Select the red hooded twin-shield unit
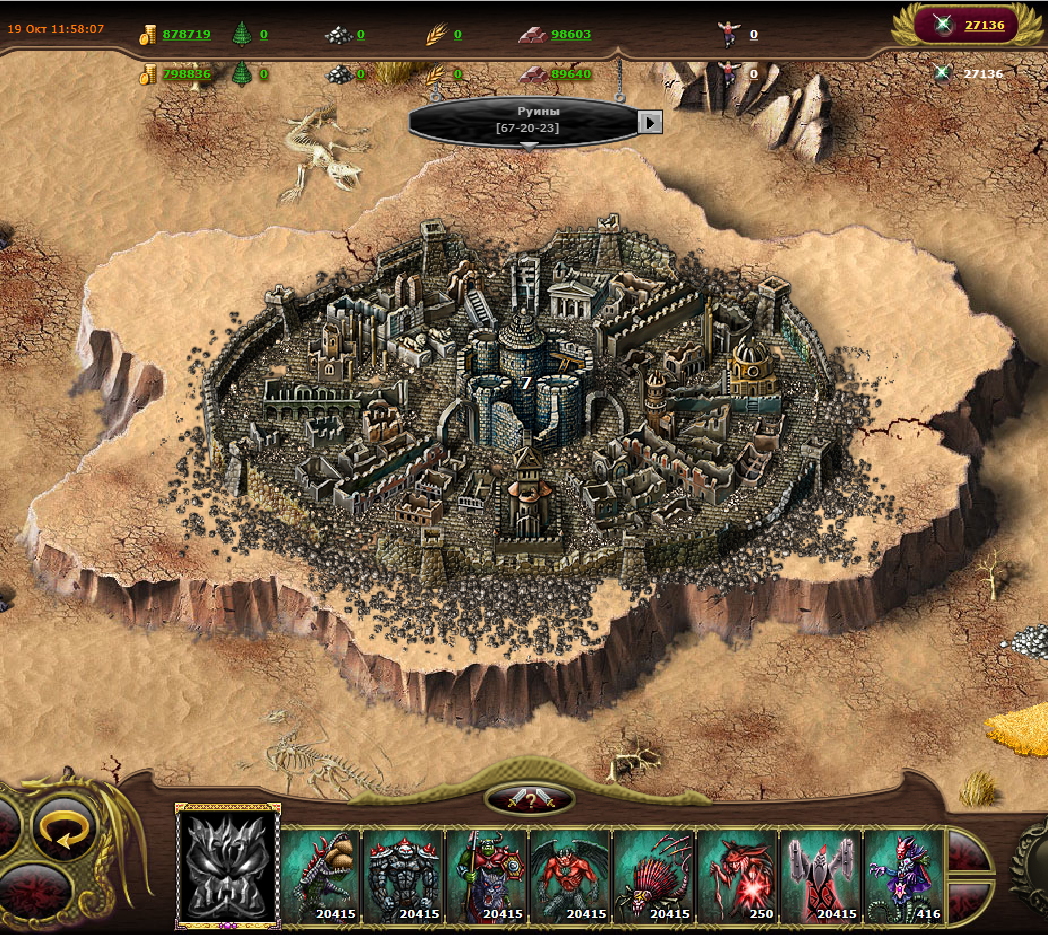 [x=820, y=874]
